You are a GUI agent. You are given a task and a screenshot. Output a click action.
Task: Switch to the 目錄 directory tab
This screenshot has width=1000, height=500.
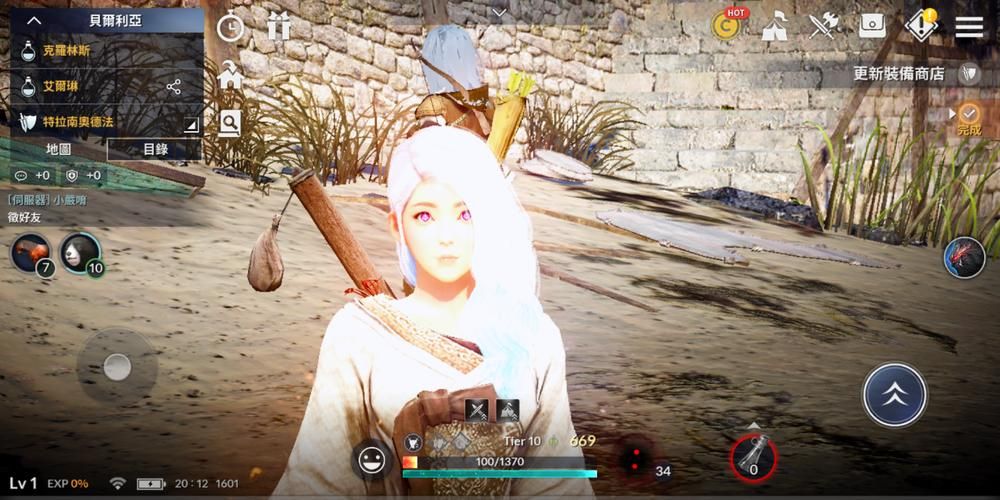(x=154, y=149)
